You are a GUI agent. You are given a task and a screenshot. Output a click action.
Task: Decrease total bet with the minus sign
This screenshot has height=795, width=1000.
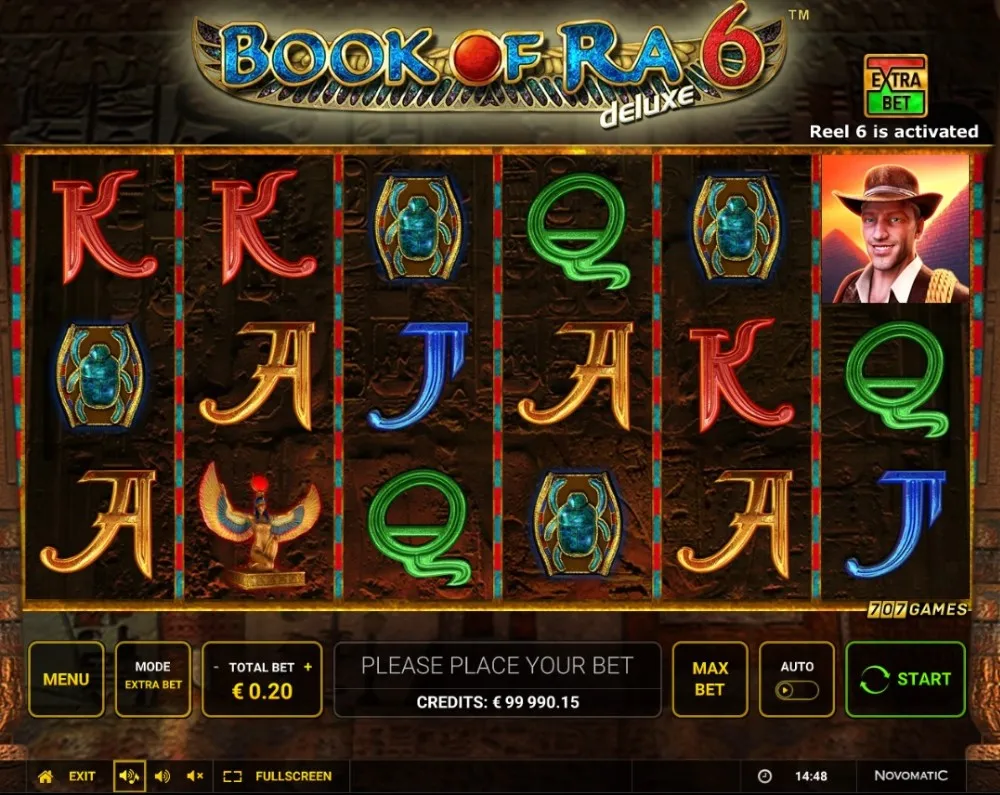click(x=217, y=667)
